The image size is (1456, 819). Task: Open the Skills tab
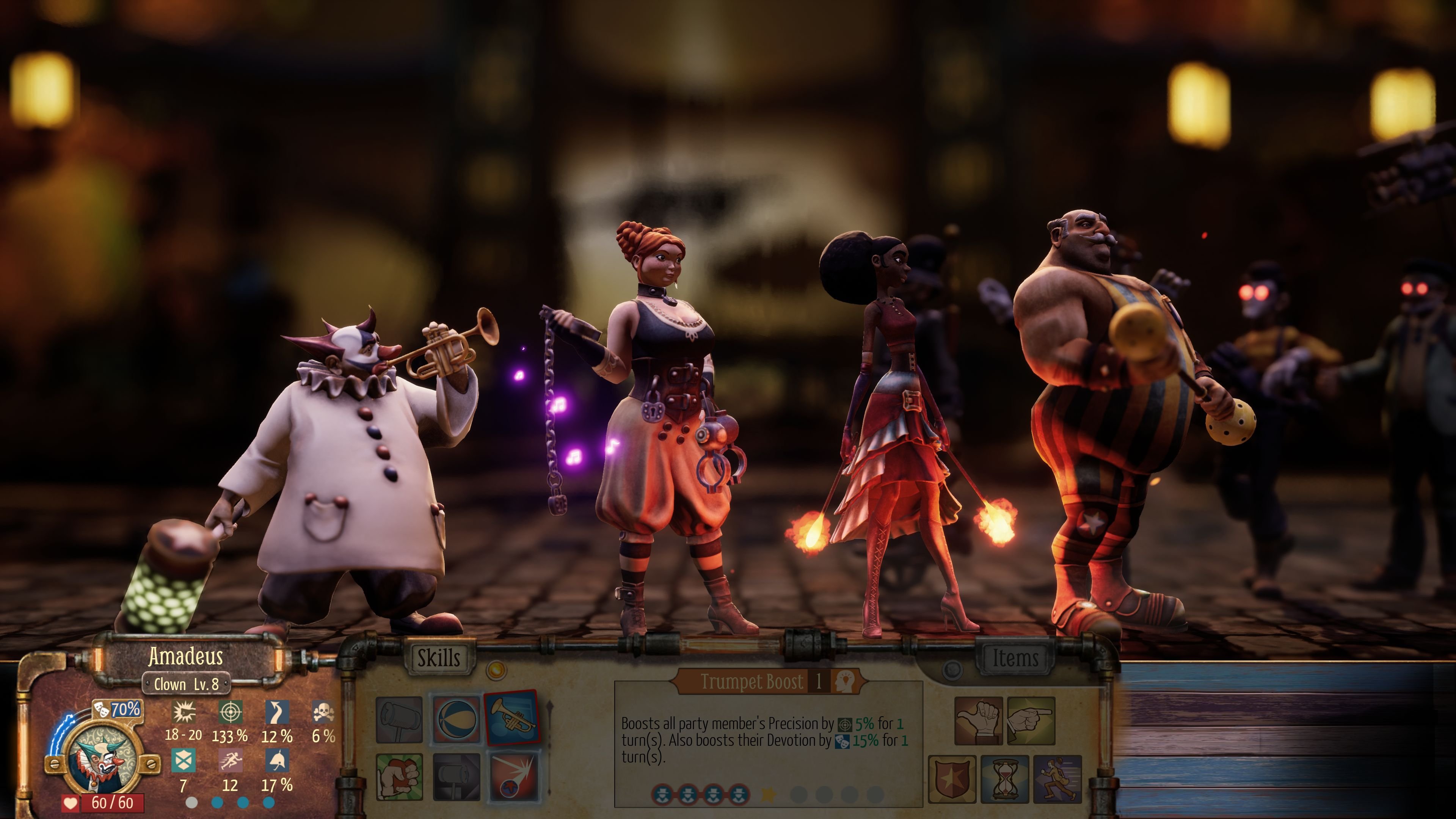point(440,657)
